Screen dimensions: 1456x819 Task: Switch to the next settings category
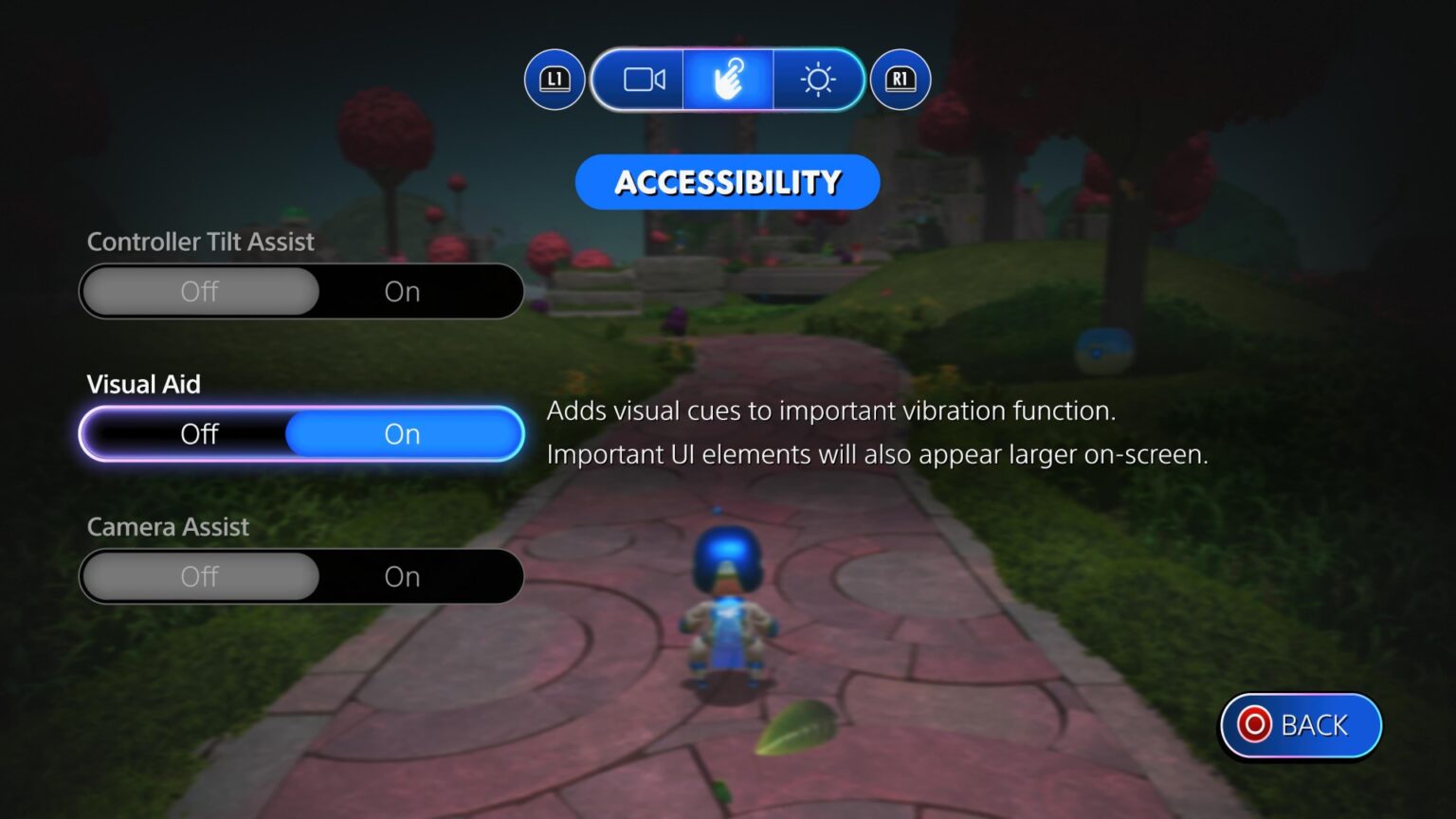coord(899,80)
